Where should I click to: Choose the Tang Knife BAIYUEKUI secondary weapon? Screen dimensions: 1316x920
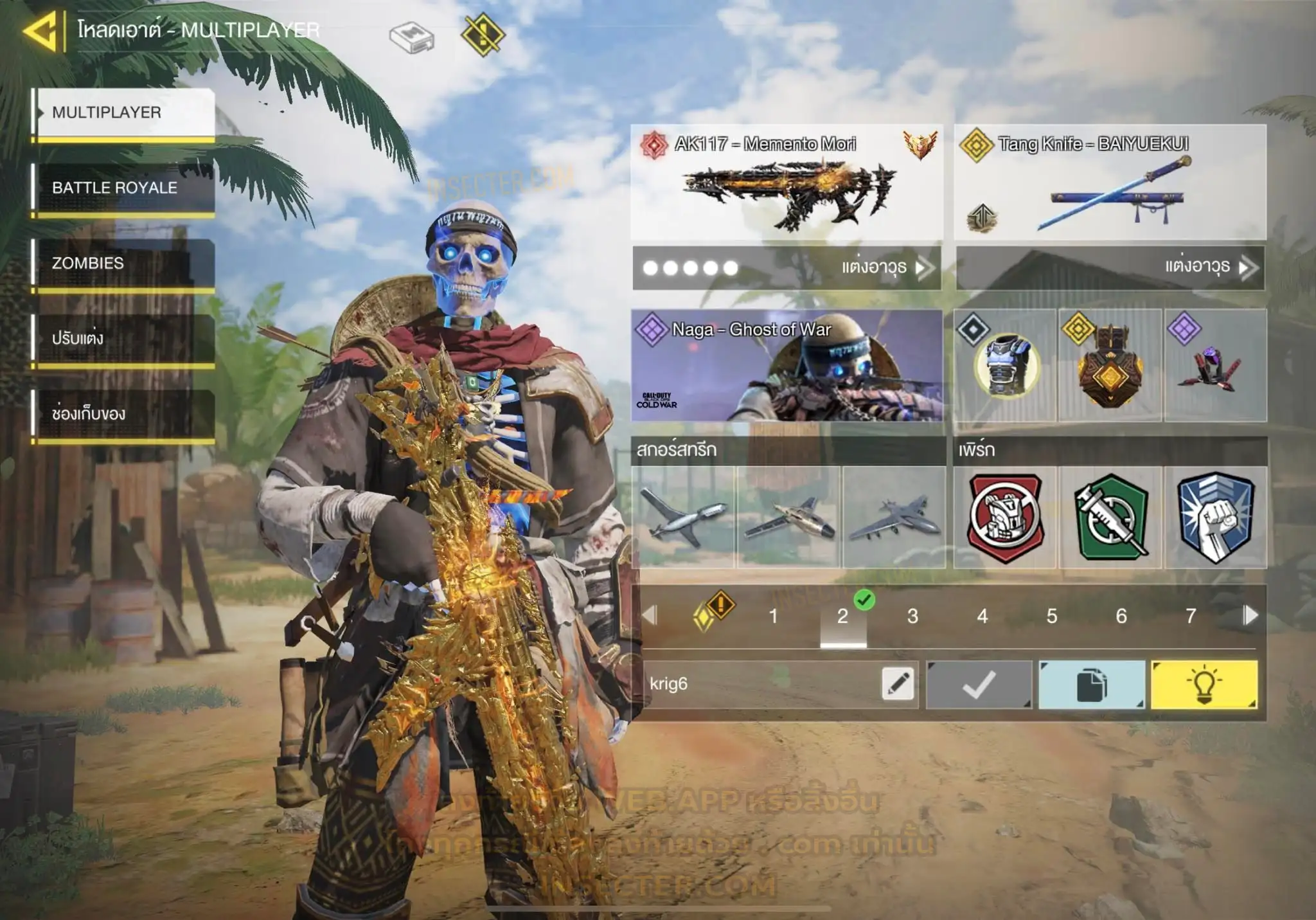1110,183
